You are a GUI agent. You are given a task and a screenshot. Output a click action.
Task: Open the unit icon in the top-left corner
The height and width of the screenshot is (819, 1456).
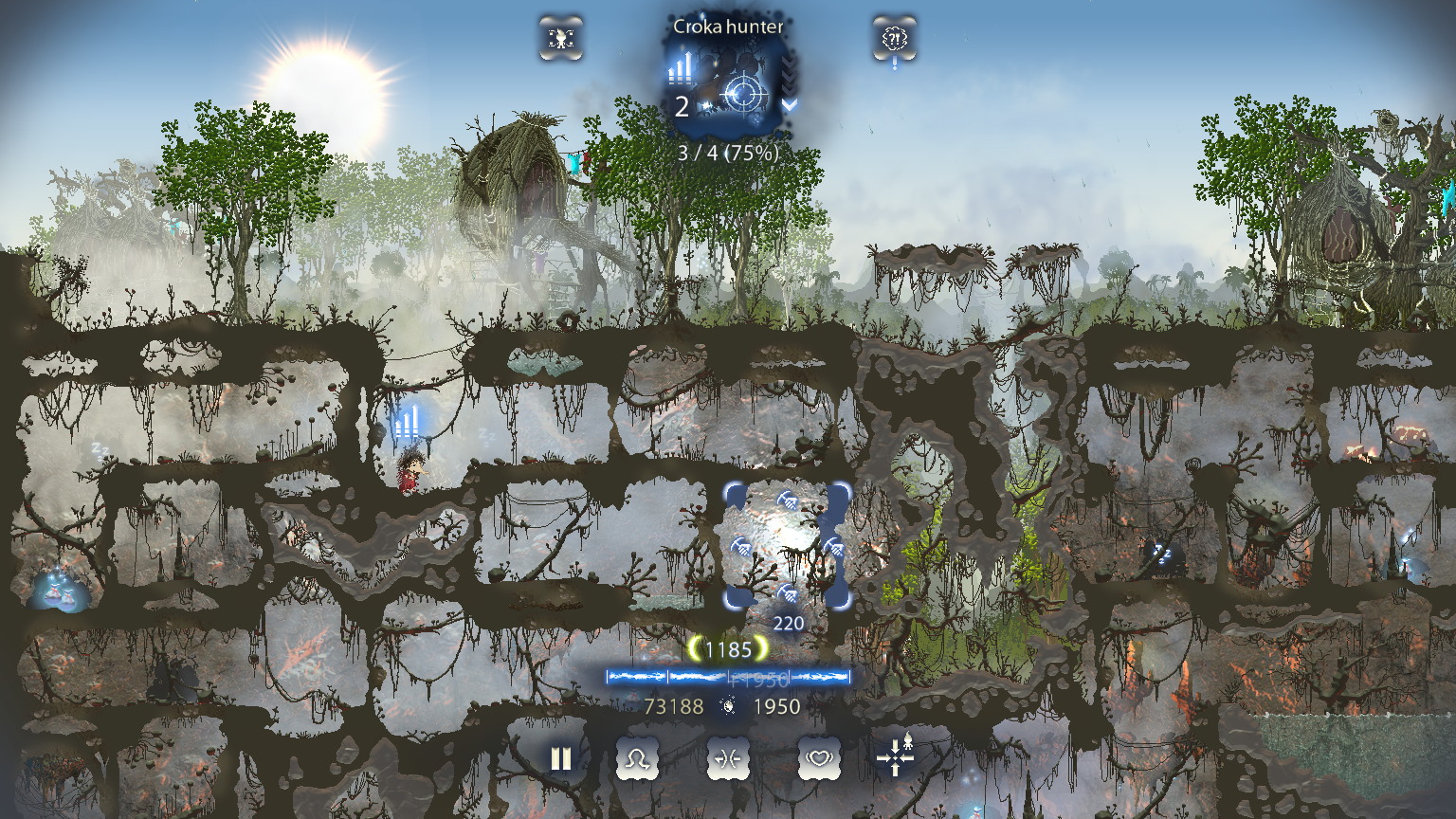(561, 39)
